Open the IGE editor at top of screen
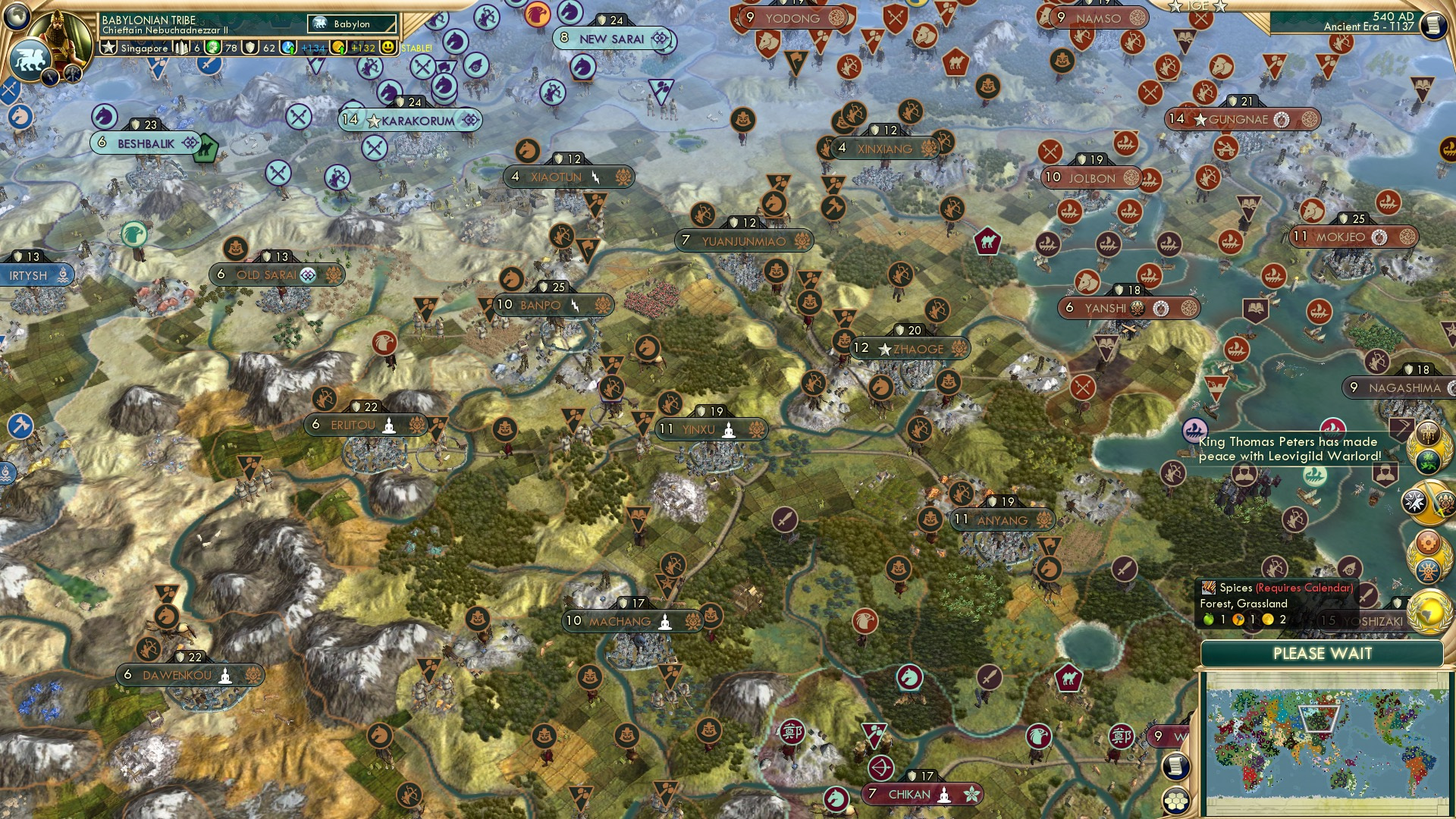The width and height of the screenshot is (1456, 819). 1199,6
